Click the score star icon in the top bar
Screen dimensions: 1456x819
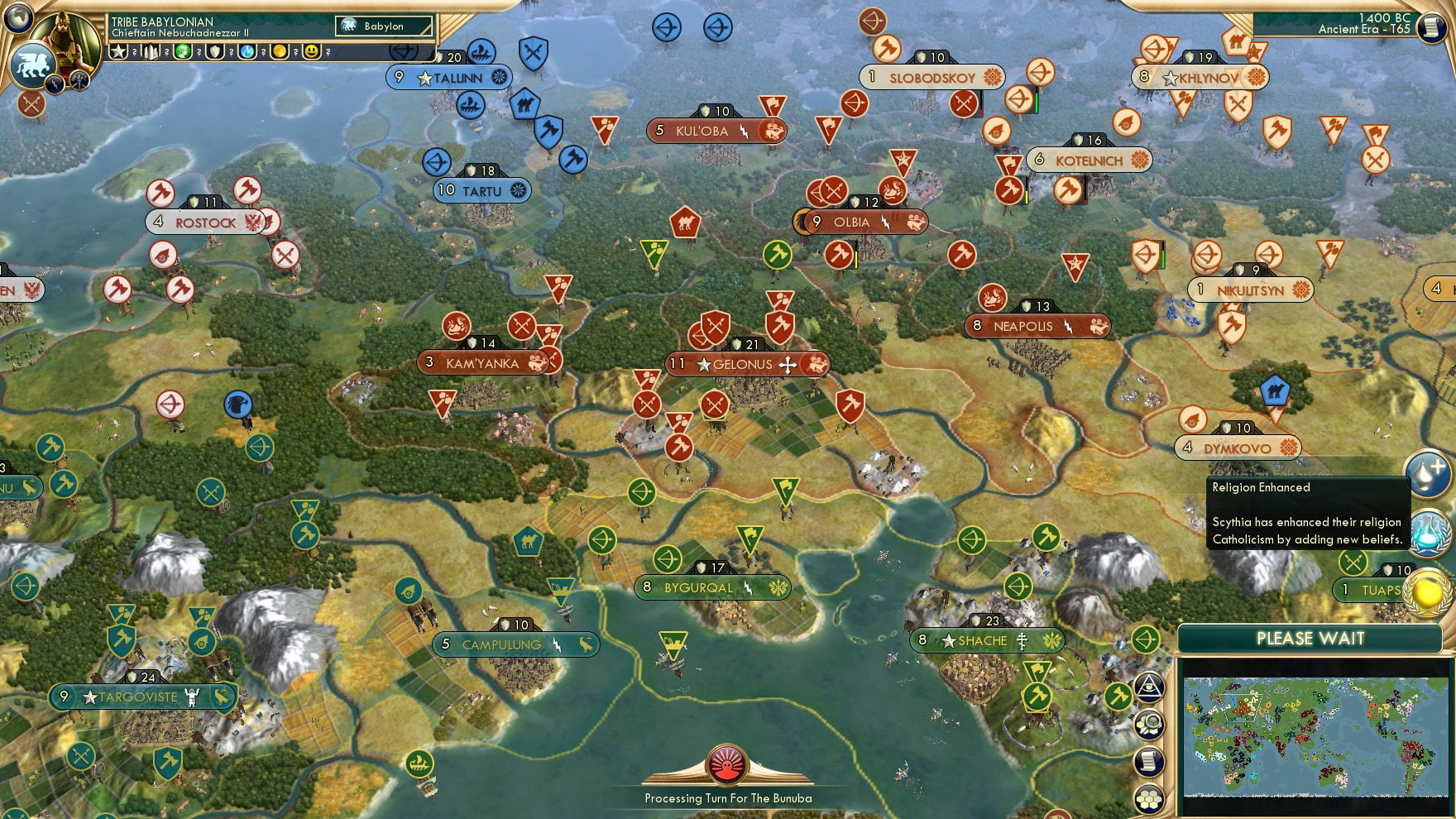click(118, 51)
